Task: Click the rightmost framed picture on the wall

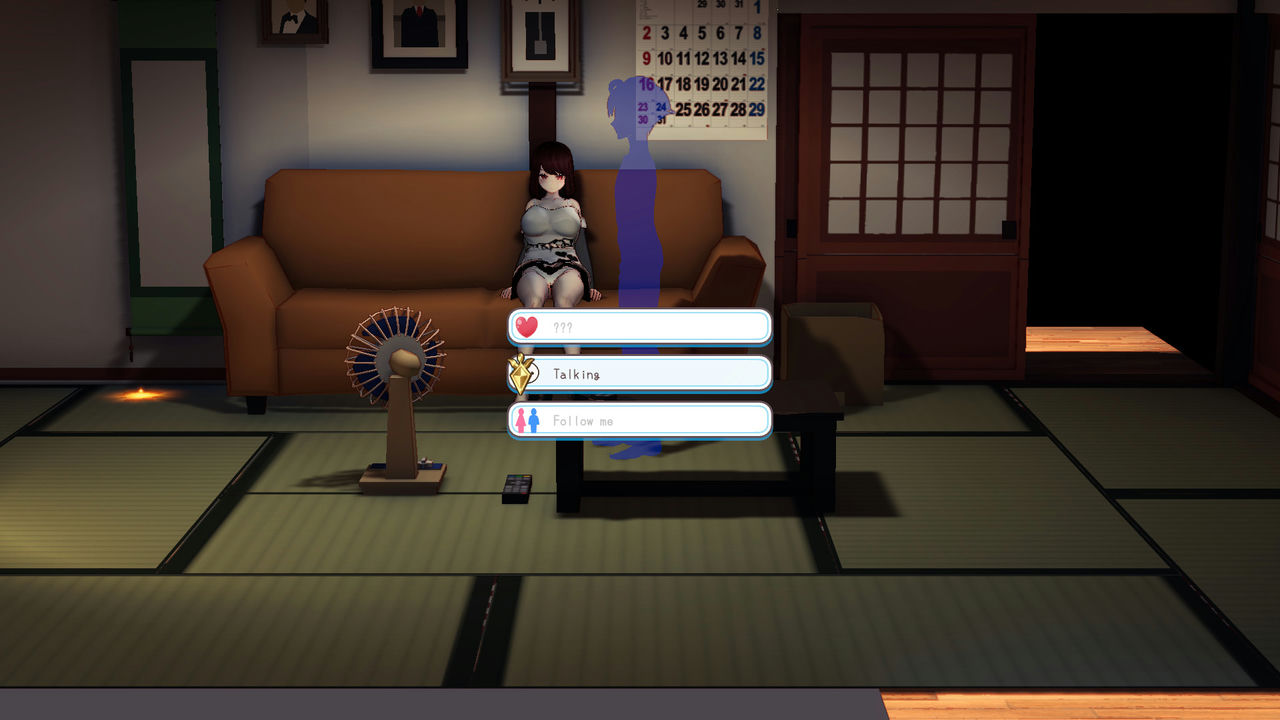Action: [x=540, y=35]
